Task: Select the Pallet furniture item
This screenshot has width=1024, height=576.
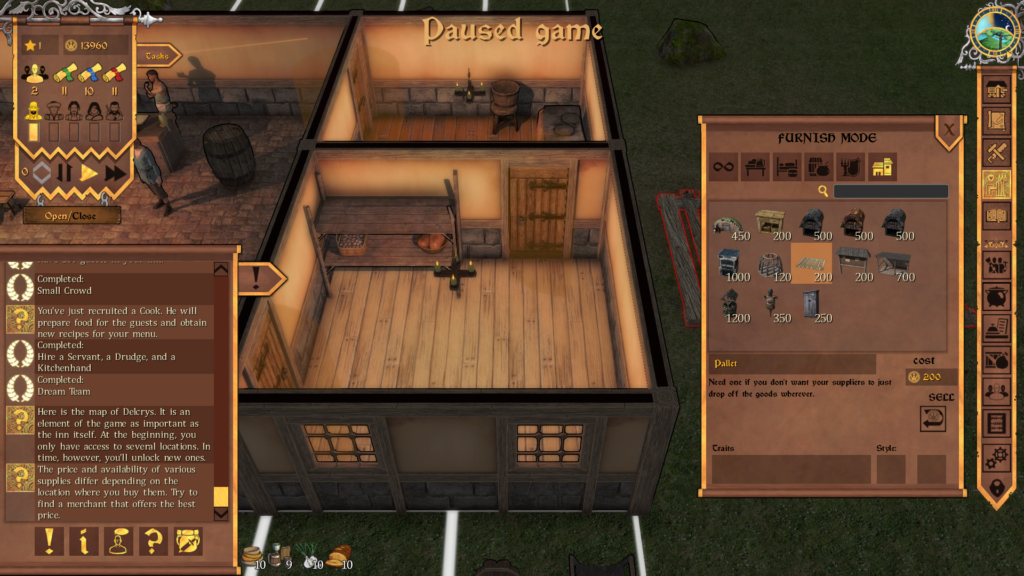Action: (x=811, y=264)
